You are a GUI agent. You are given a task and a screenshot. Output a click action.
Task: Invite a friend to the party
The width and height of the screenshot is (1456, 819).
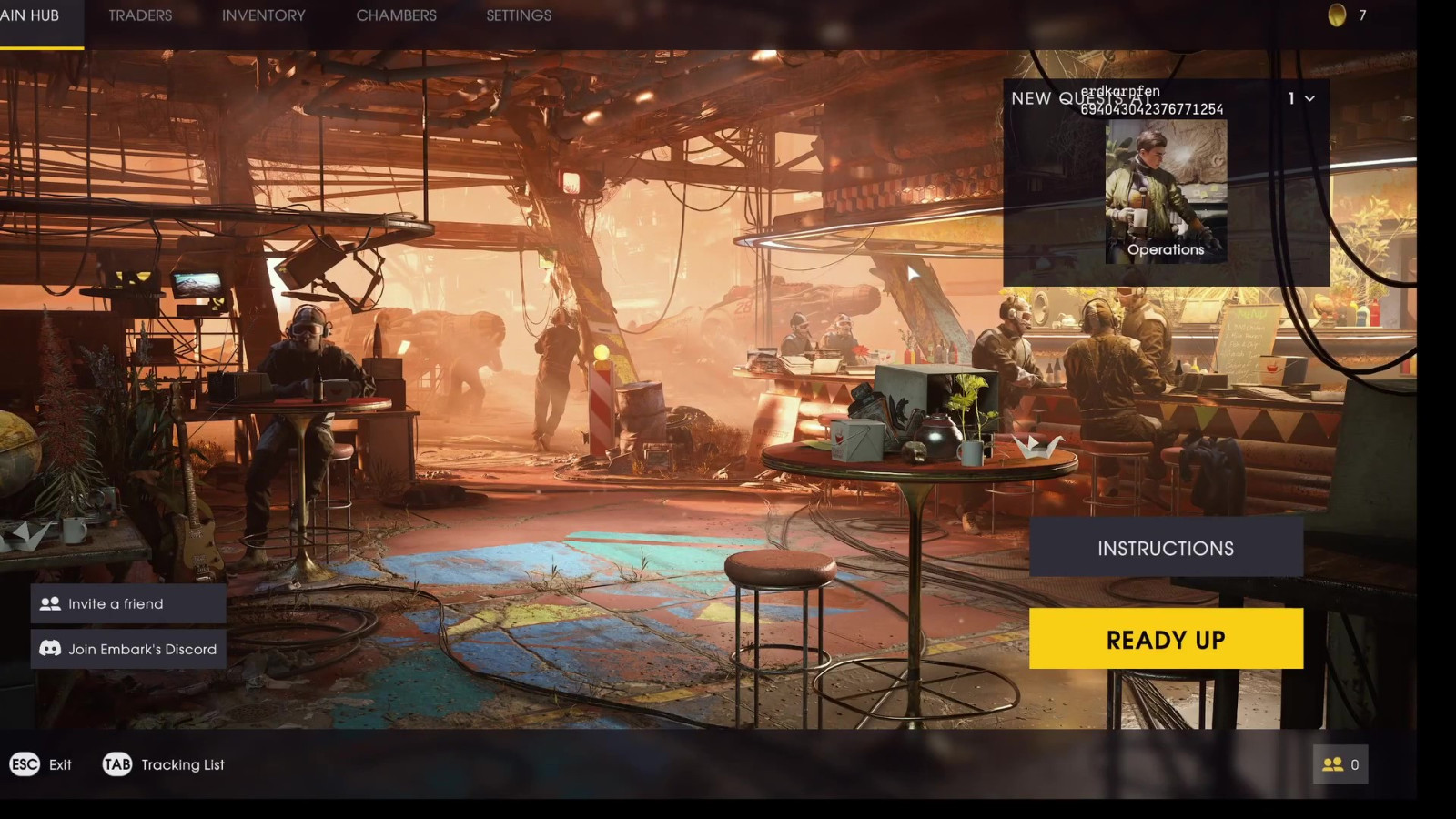pos(128,603)
